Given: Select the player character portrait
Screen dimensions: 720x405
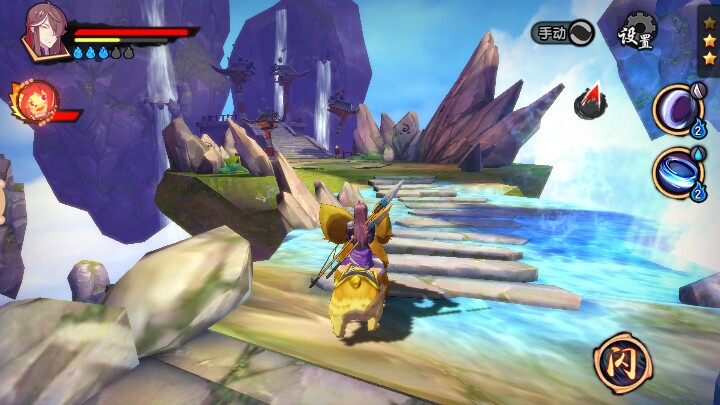Looking at the screenshot, I should pyautogui.click(x=46, y=32).
